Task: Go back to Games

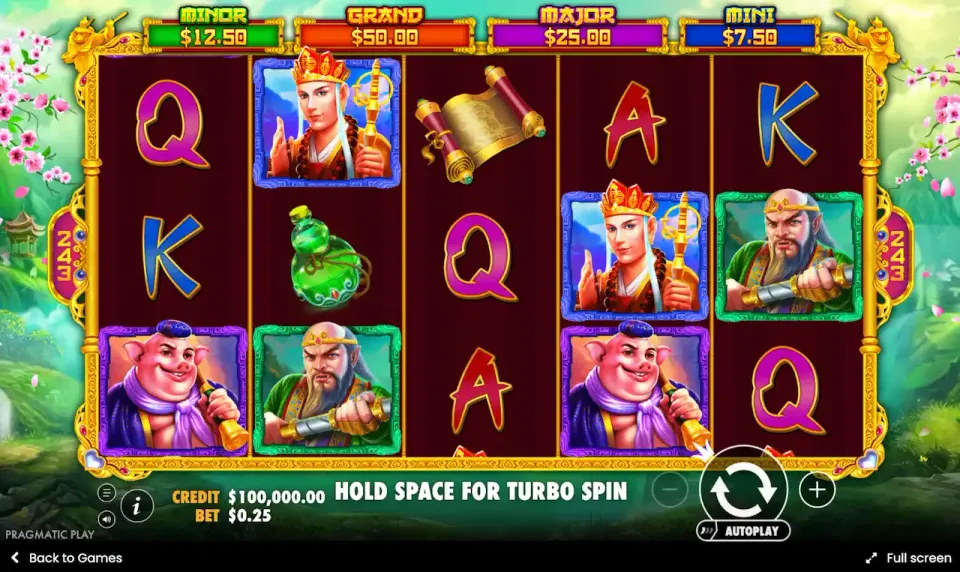Action: pyautogui.click(x=66, y=558)
